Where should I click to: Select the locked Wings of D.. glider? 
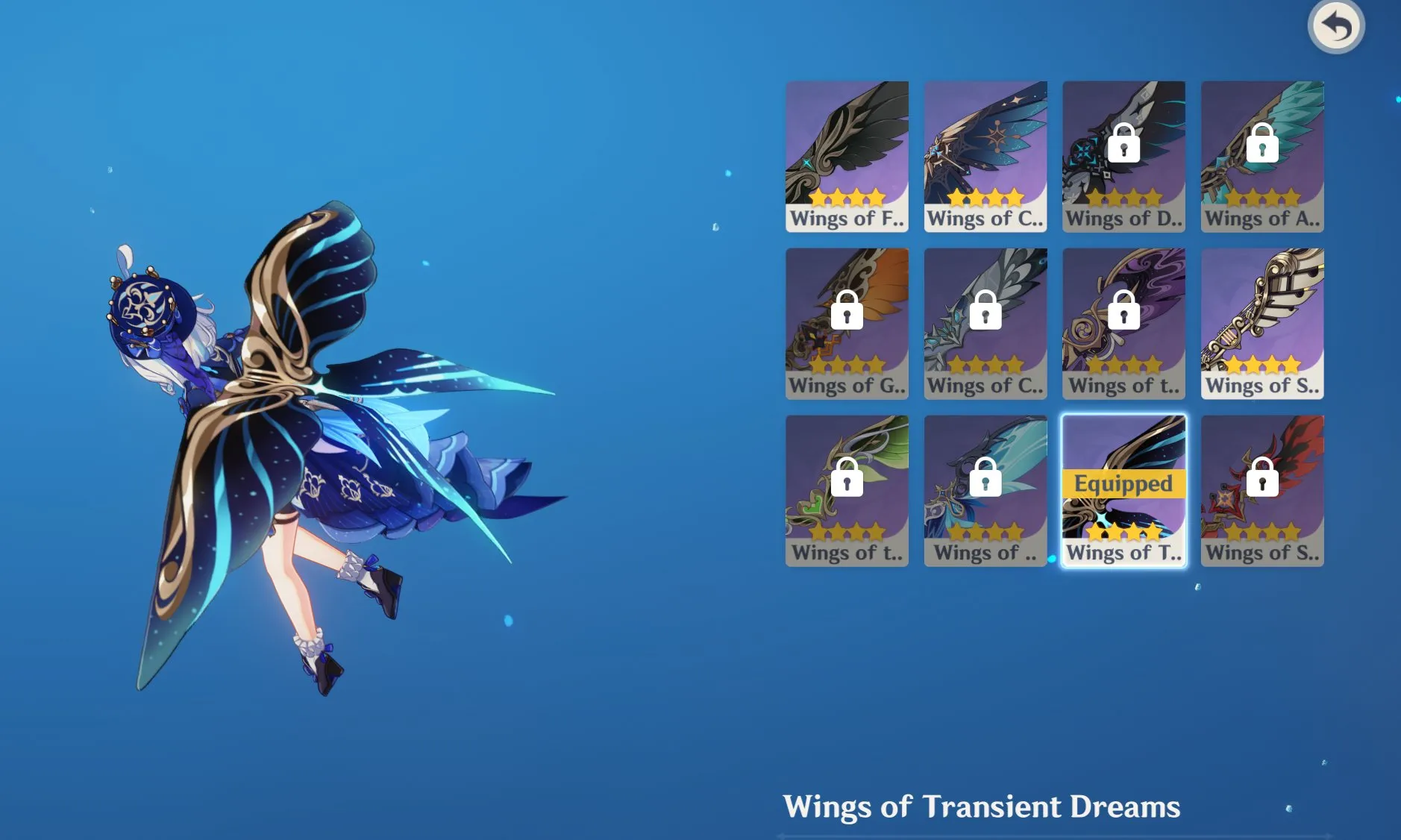(x=1123, y=157)
